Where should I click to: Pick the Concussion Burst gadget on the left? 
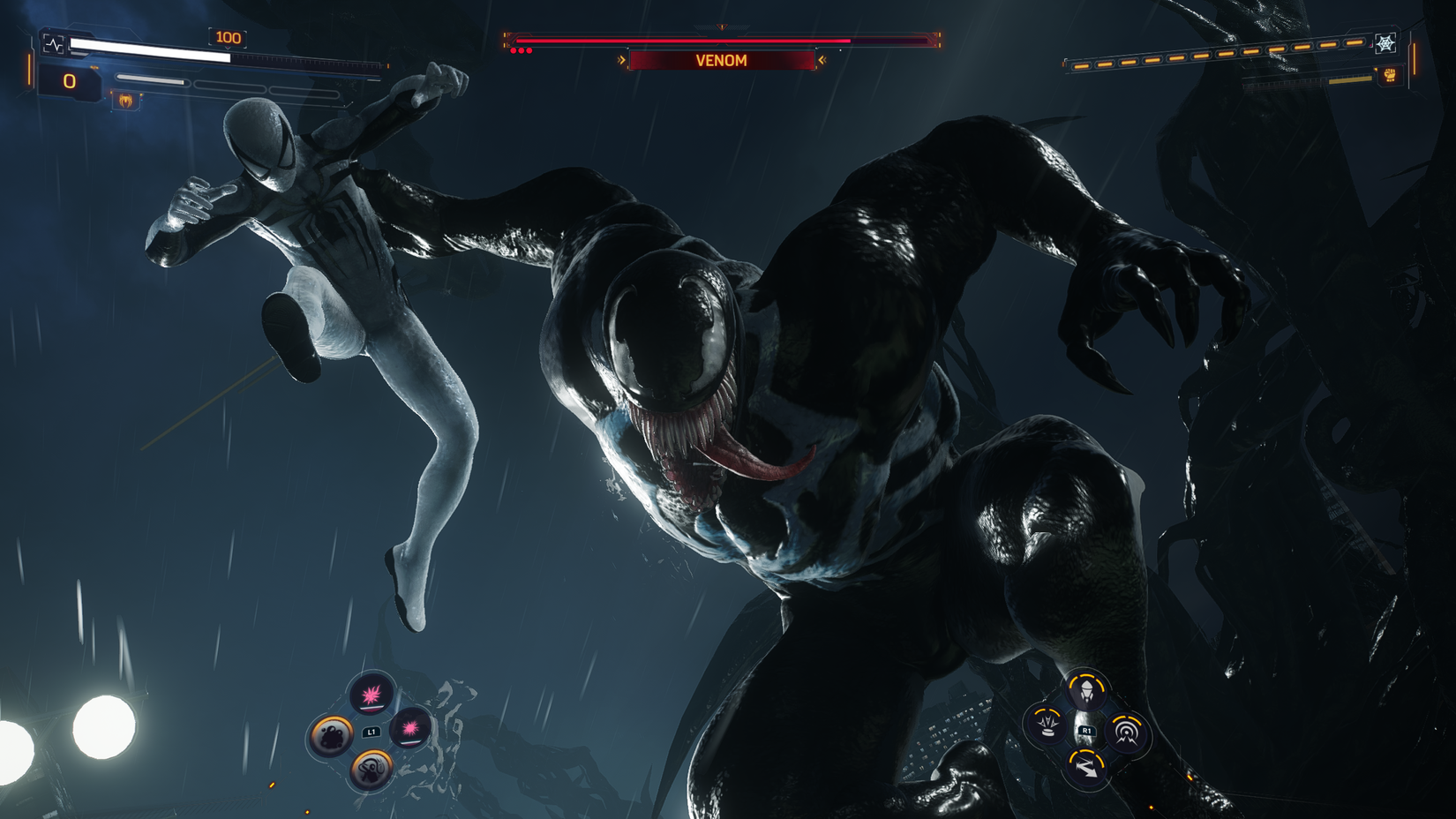point(1047,727)
